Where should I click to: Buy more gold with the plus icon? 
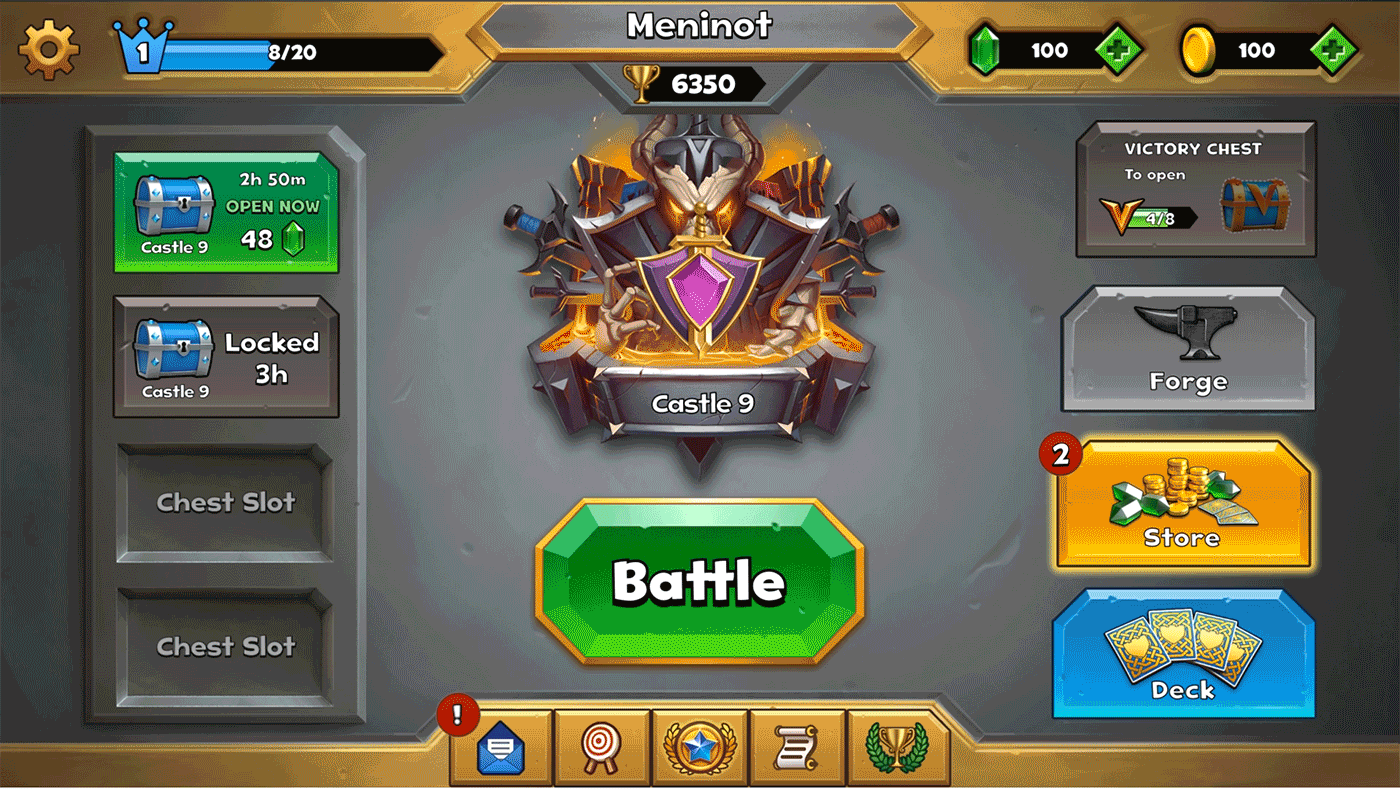pyautogui.click(x=1331, y=49)
